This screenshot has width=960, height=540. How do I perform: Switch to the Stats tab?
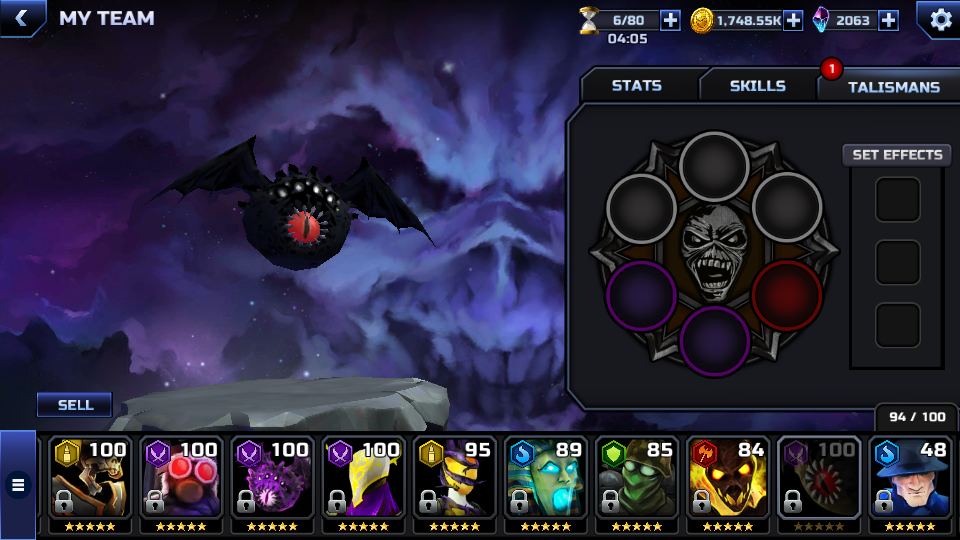click(637, 86)
